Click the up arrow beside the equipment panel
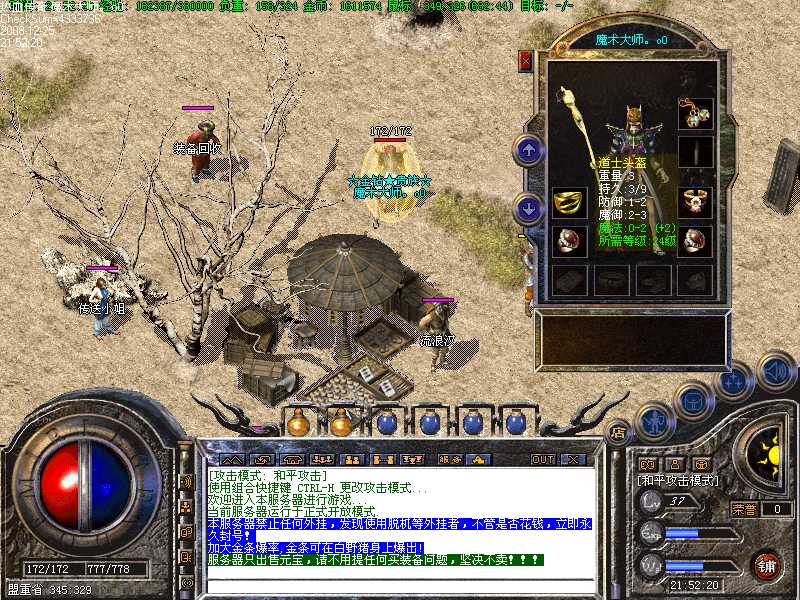The image size is (800, 600). point(528,151)
